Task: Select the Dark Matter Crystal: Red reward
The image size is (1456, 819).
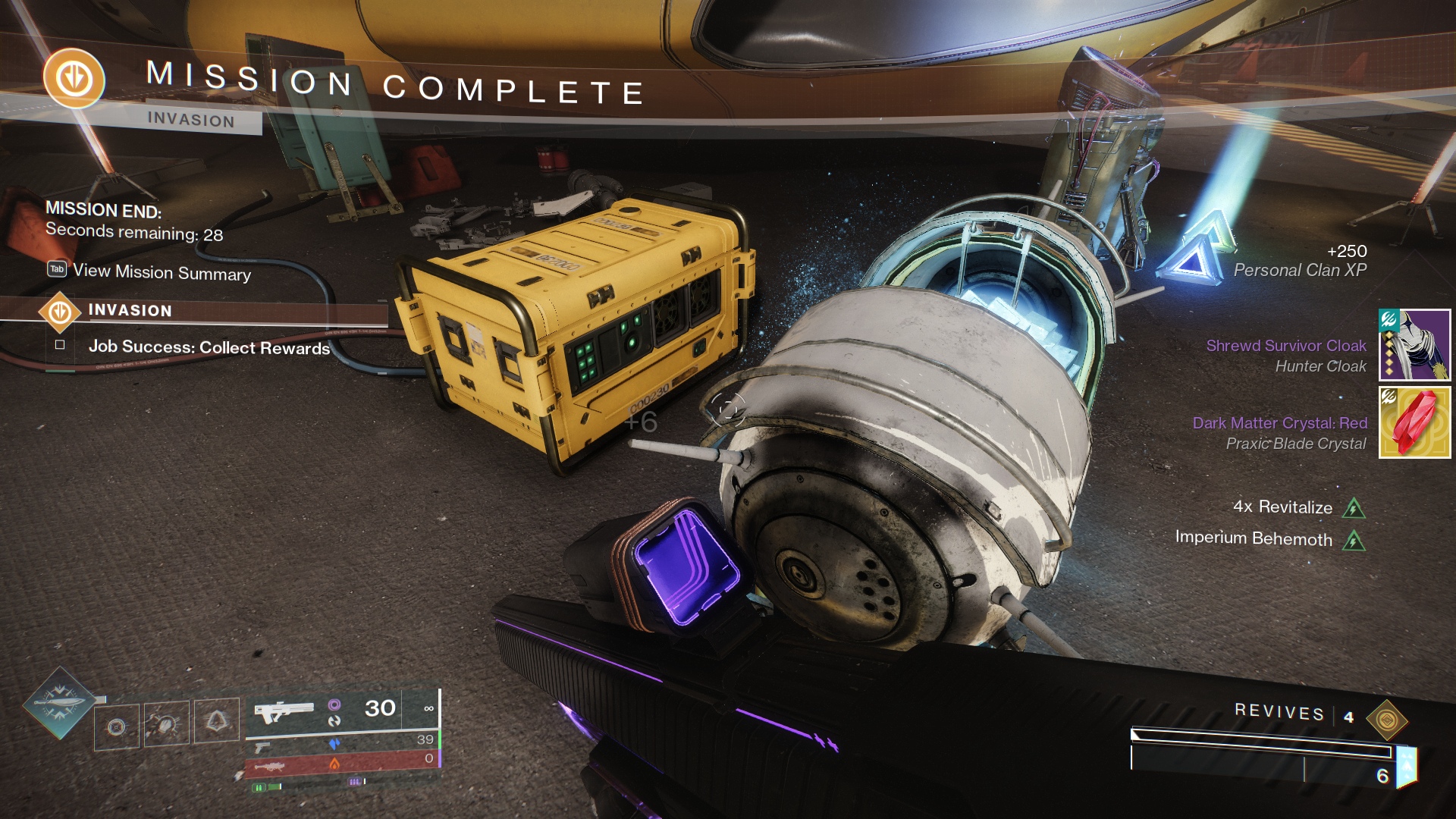Action: 1414,422
